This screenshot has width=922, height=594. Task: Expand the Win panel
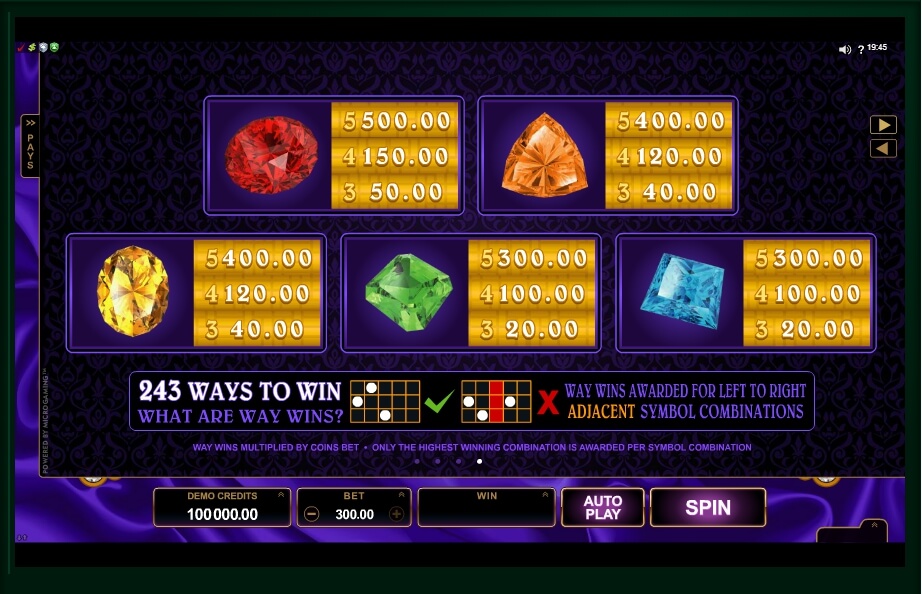pos(546,495)
